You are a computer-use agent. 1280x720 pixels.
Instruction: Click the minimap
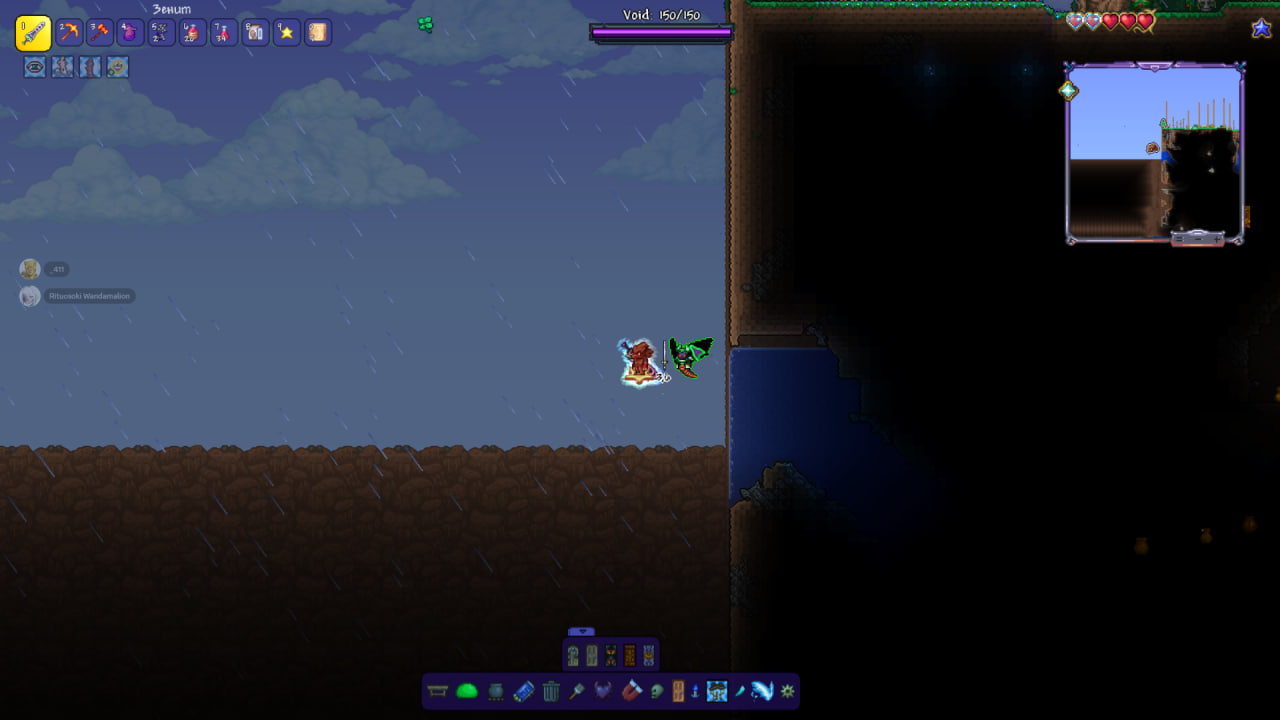pyautogui.click(x=1154, y=150)
